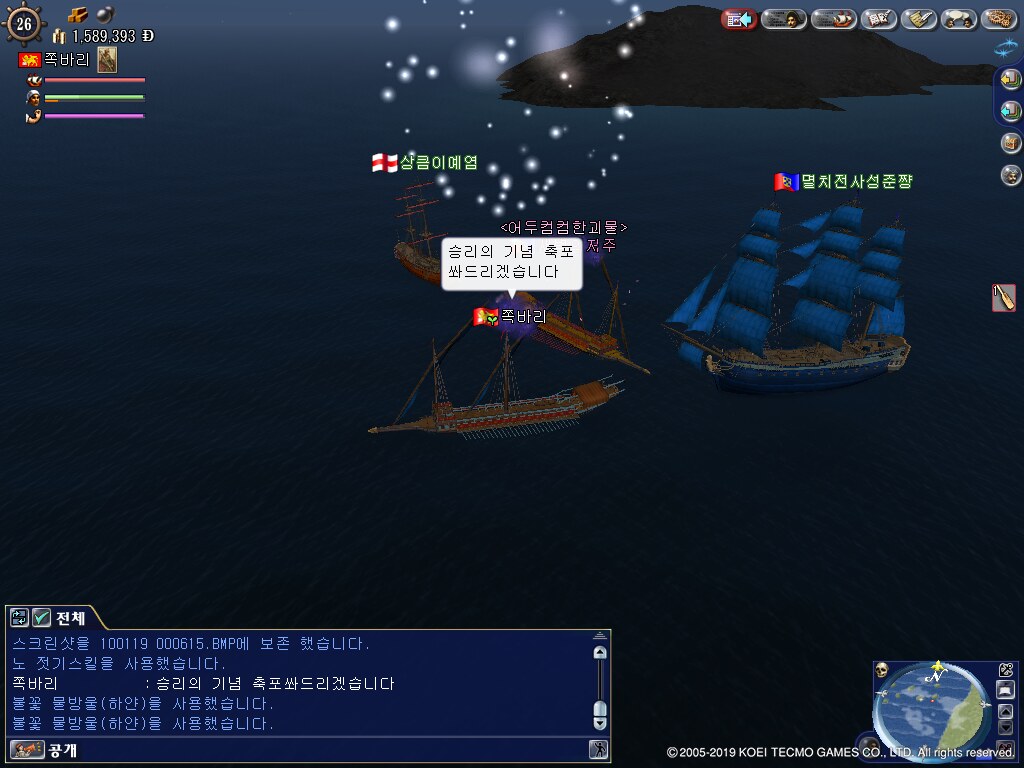Switch to the 전체 chat tab
The width and height of the screenshot is (1024, 768).
pyautogui.click(x=70, y=617)
